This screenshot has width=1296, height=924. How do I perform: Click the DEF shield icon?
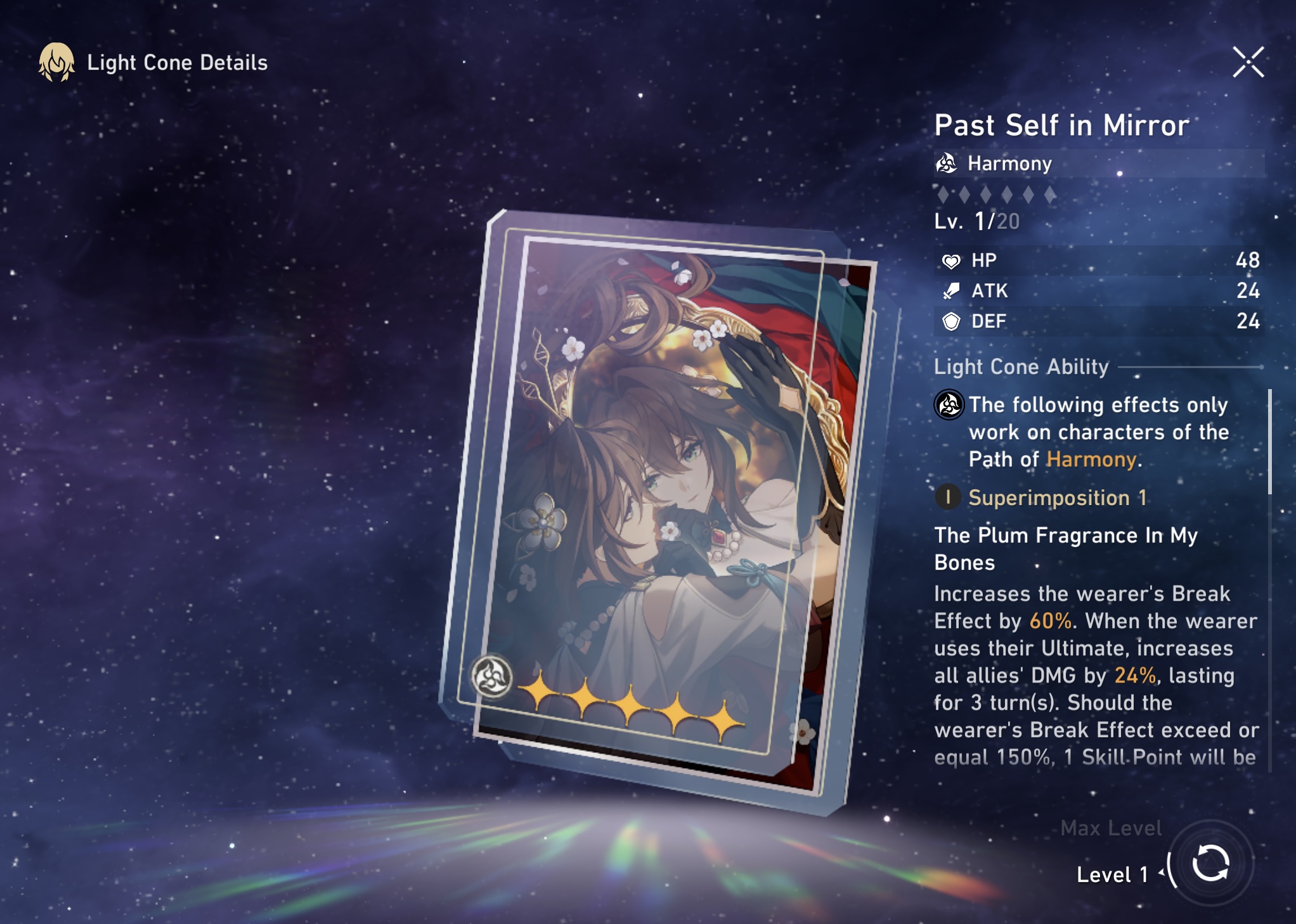[950, 321]
